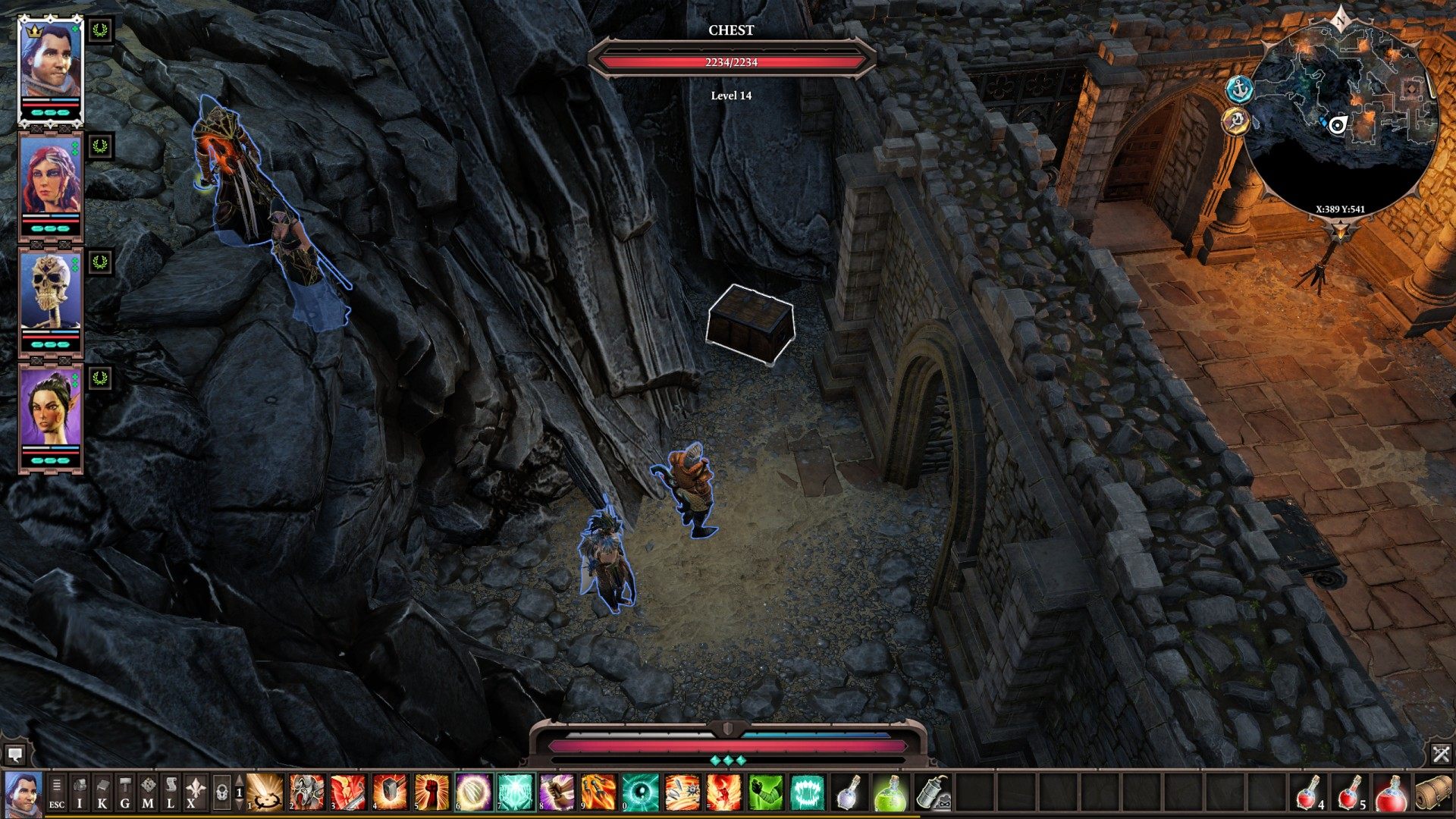Open the anchor waypoint button beside minimap
1456x819 pixels.
(x=1240, y=89)
